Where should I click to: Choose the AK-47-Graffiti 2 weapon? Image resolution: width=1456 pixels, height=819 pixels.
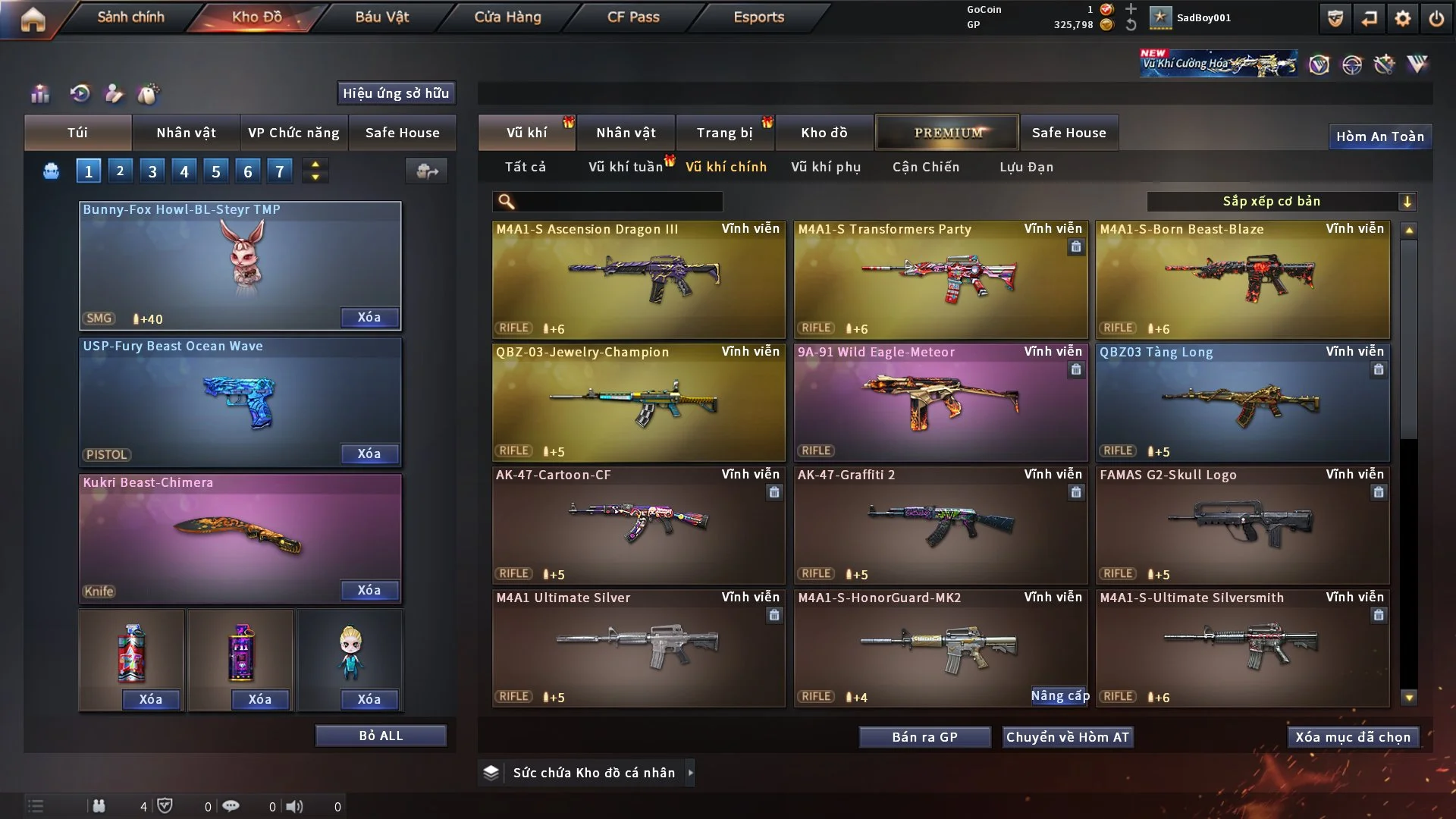pos(940,525)
